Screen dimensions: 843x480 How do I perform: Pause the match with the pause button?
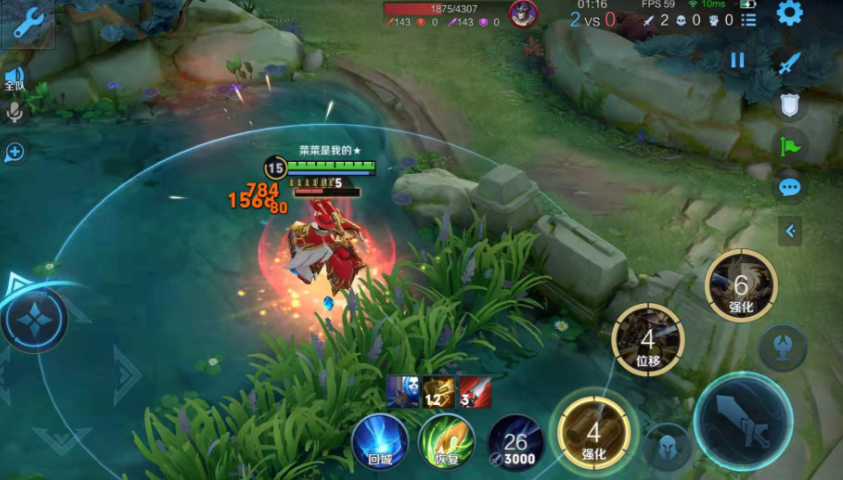(x=737, y=60)
